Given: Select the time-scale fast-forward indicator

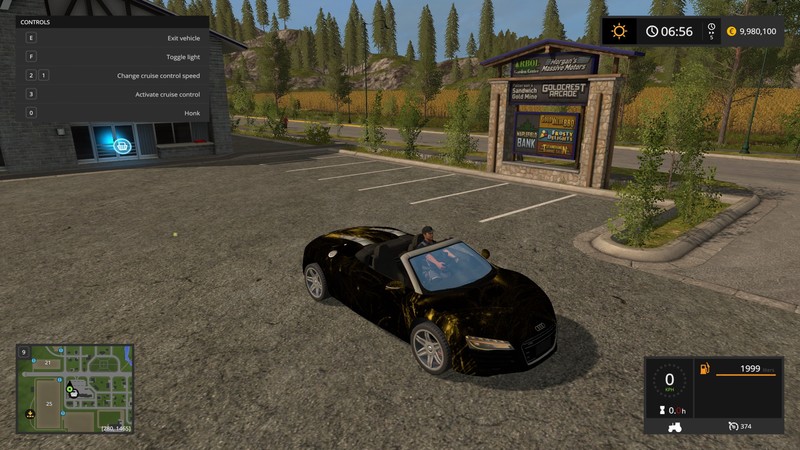Looking at the screenshot, I should (x=711, y=31).
